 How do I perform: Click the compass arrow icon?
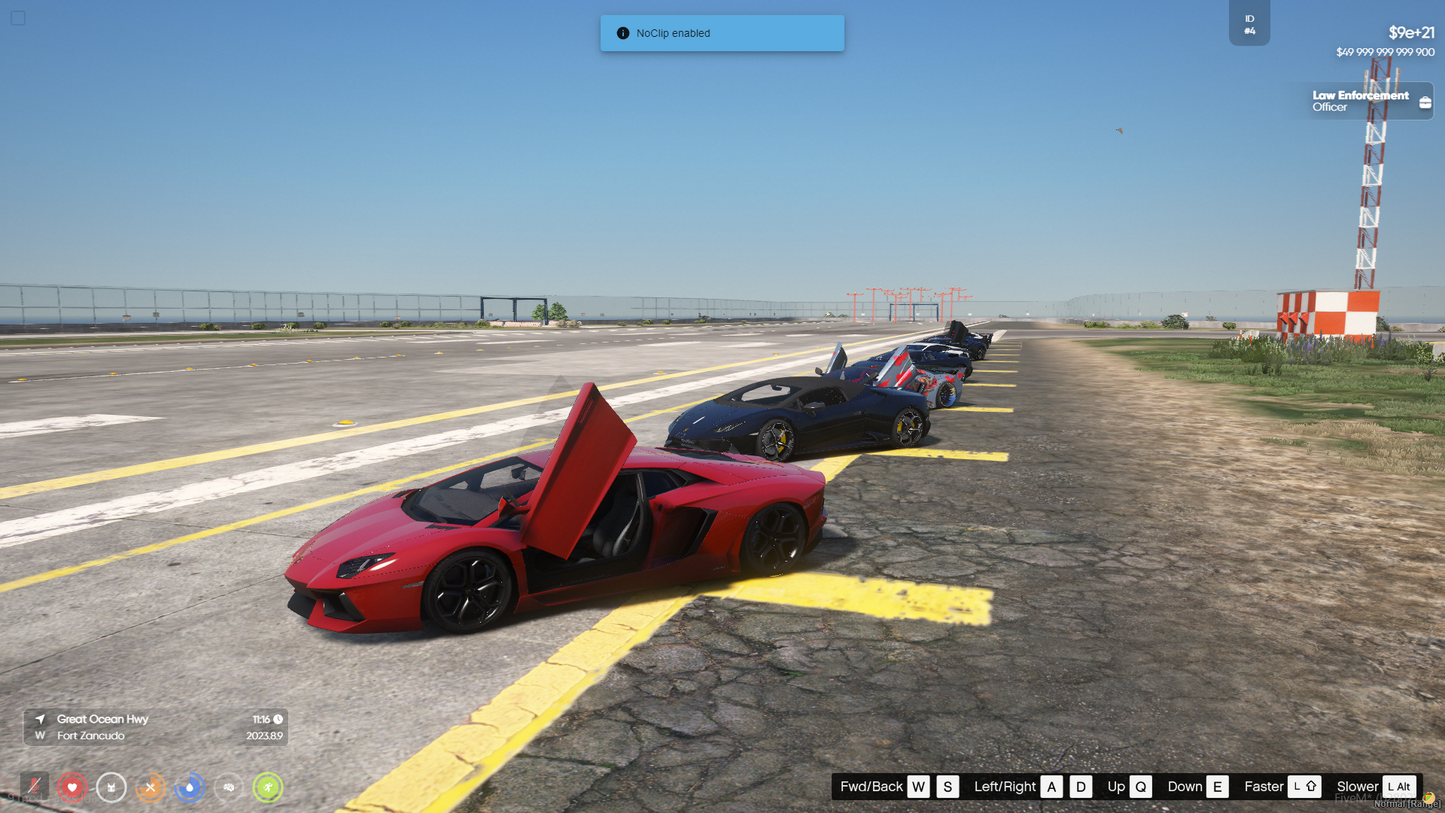pos(40,719)
